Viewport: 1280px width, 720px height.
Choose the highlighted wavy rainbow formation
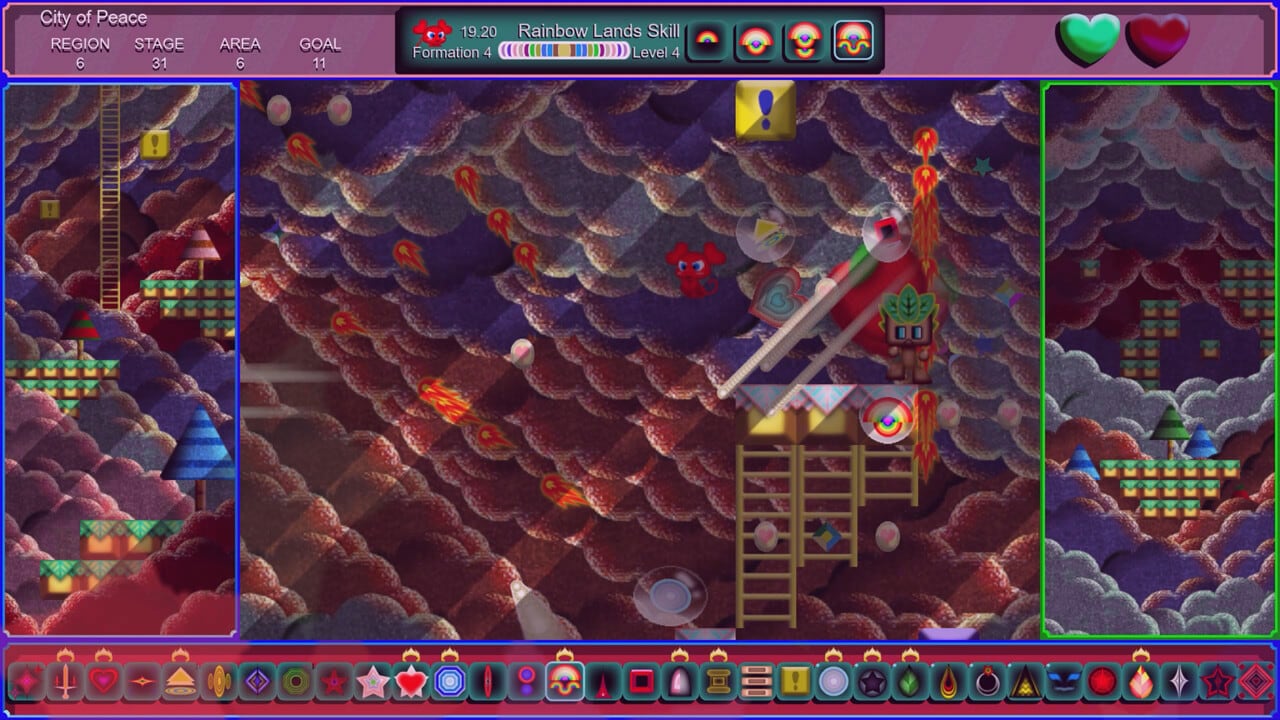[x=853, y=41]
